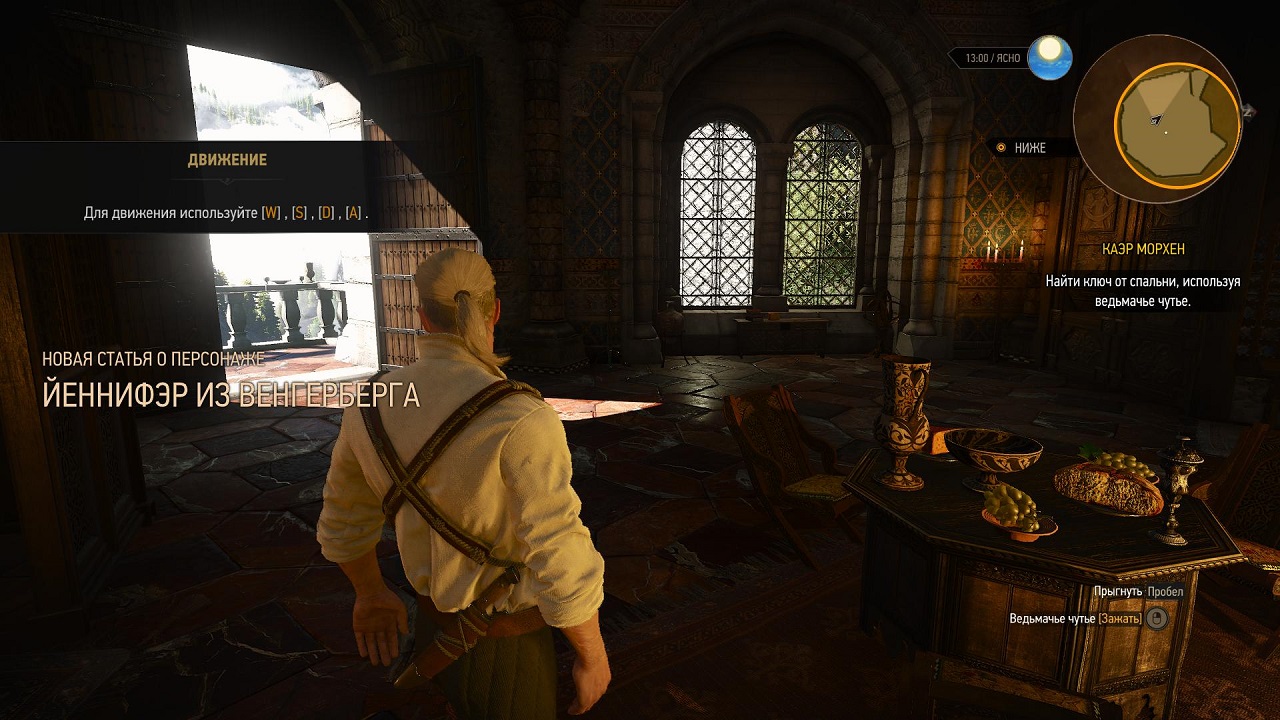Click the [S] key icon in the movement tutorial
Viewport: 1280px width, 720px height.
298,212
